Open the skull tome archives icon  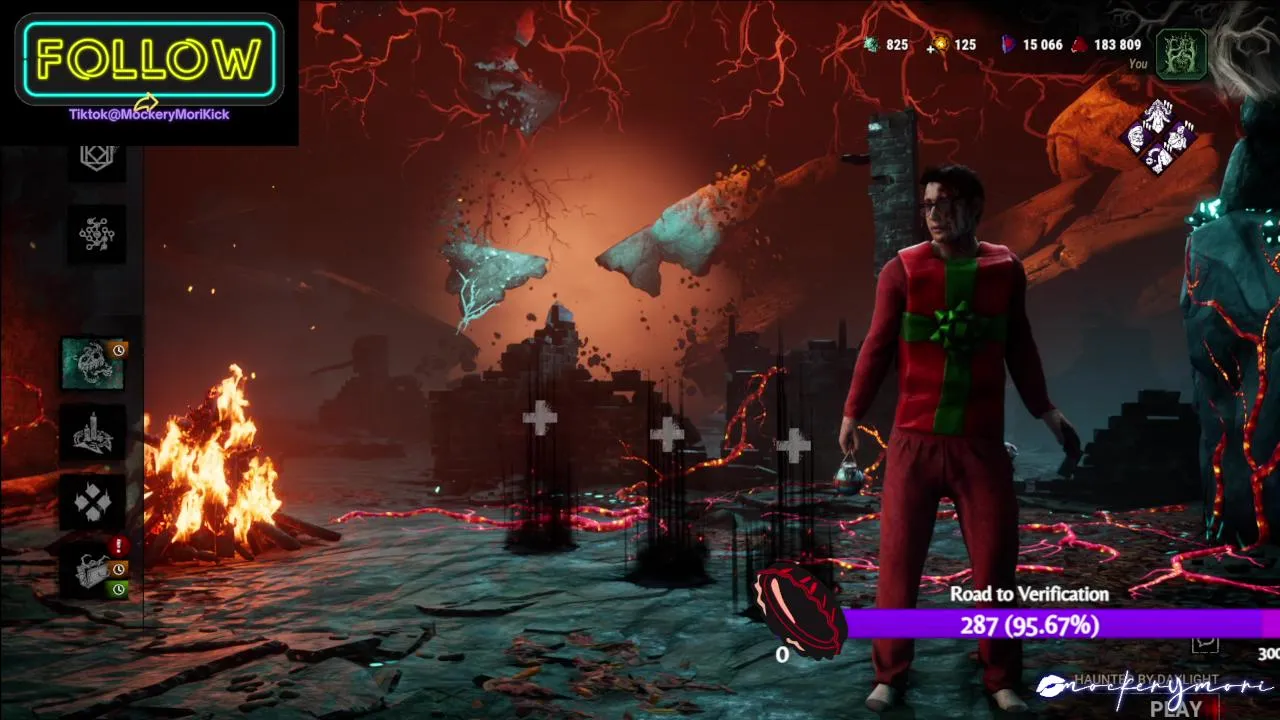click(93, 363)
